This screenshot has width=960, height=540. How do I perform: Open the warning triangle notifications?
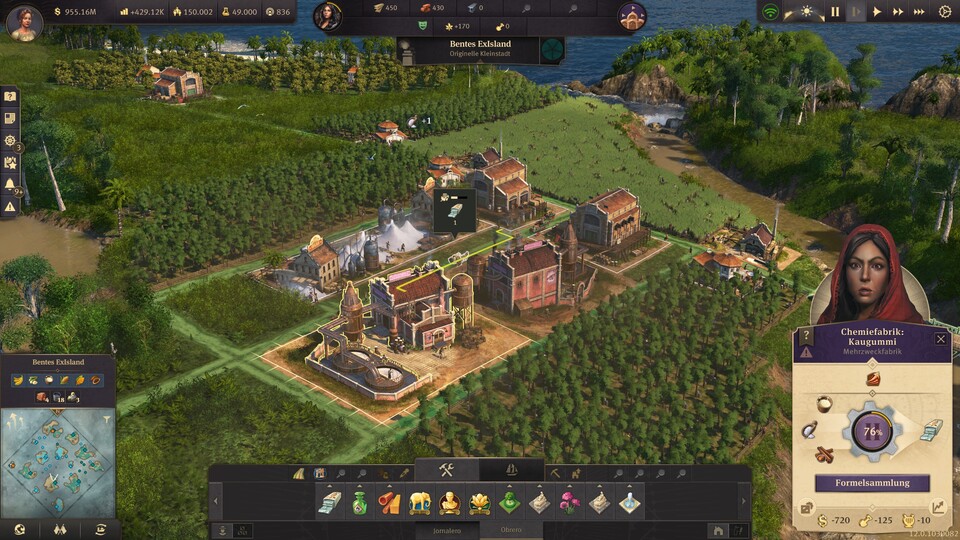point(10,207)
